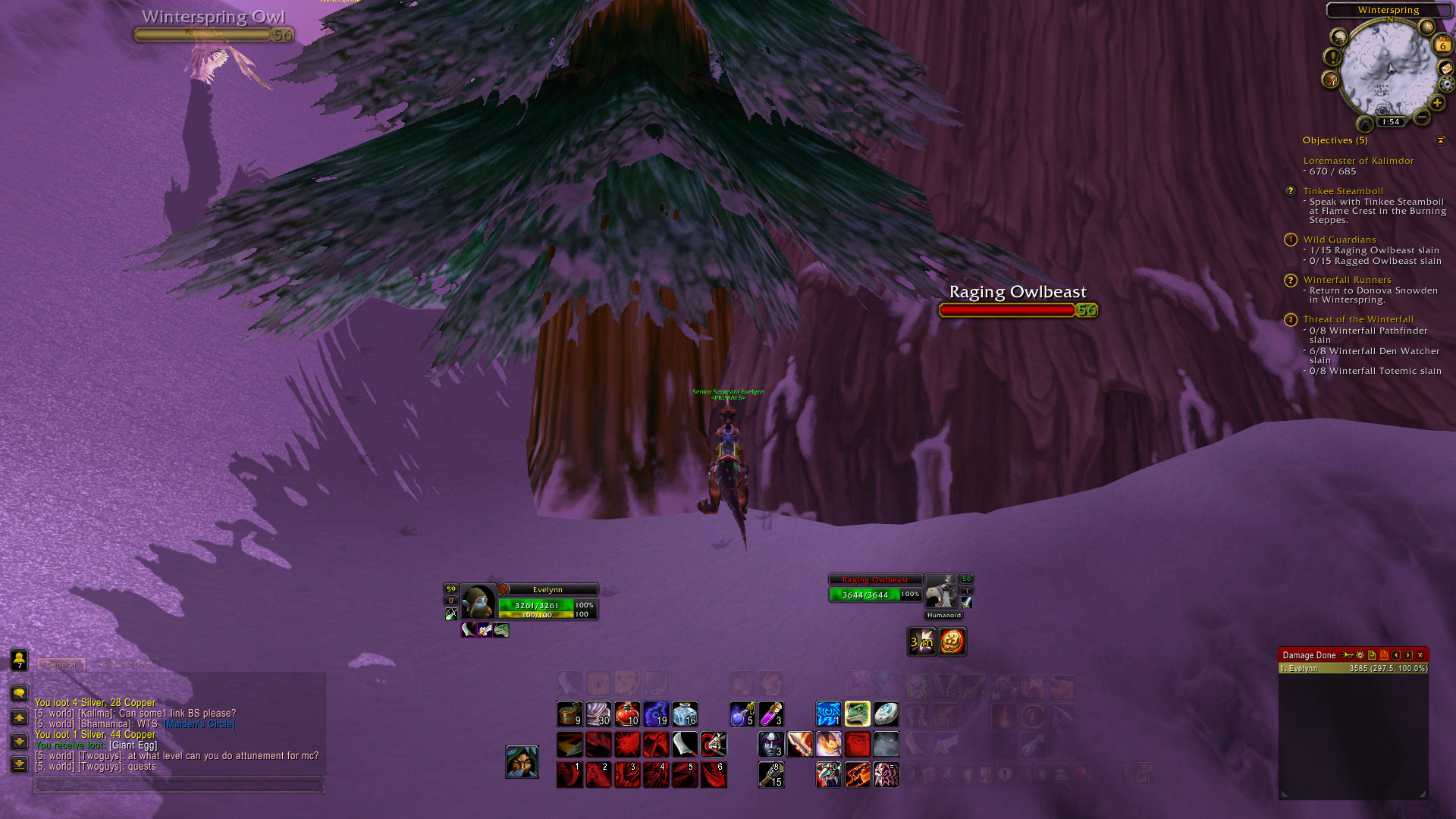Open the Maiden's Circle item link
Viewport: 1456px width, 819px height.
198,724
